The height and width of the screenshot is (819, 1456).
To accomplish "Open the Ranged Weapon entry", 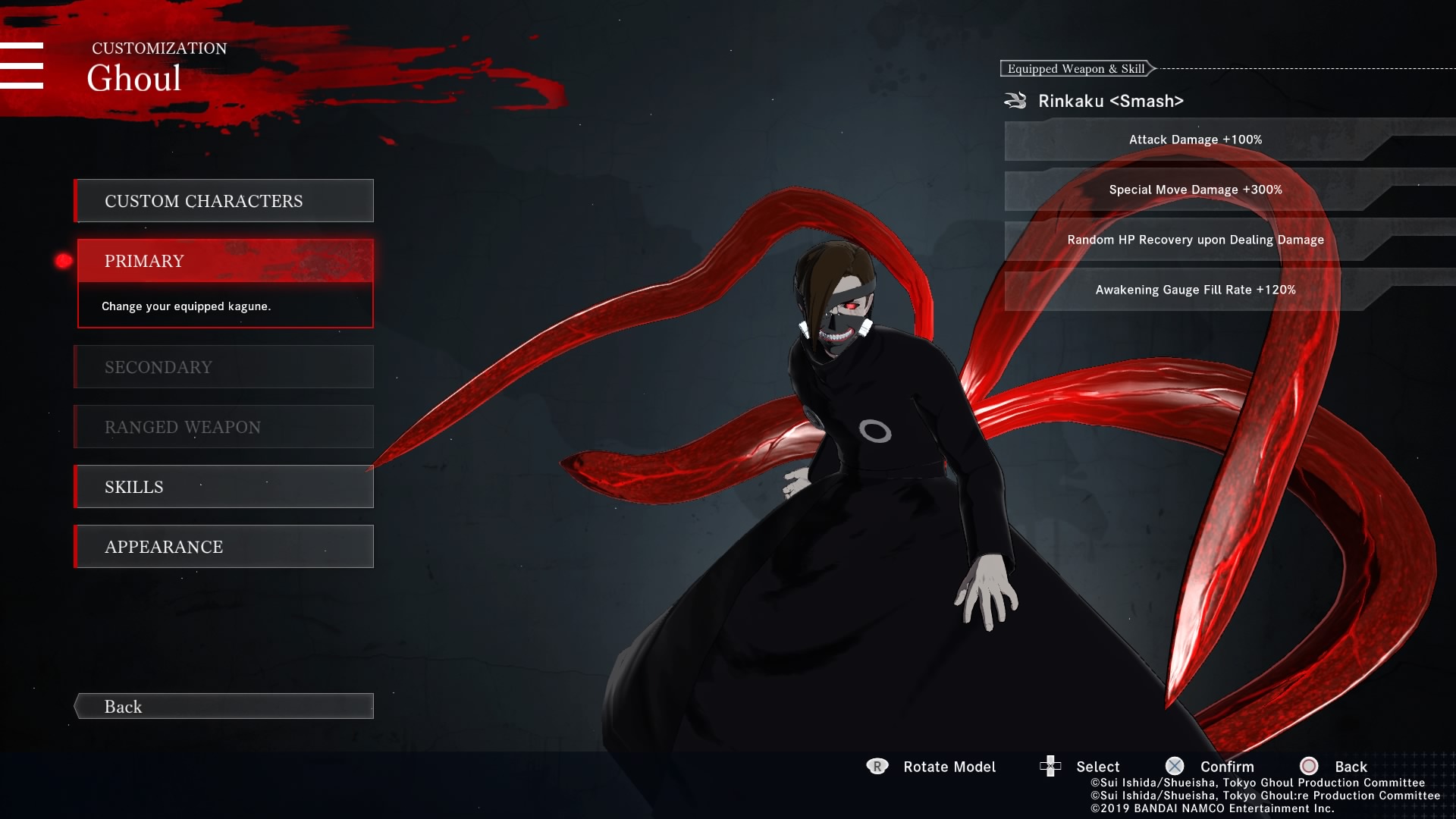I will pyautogui.click(x=224, y=427).
